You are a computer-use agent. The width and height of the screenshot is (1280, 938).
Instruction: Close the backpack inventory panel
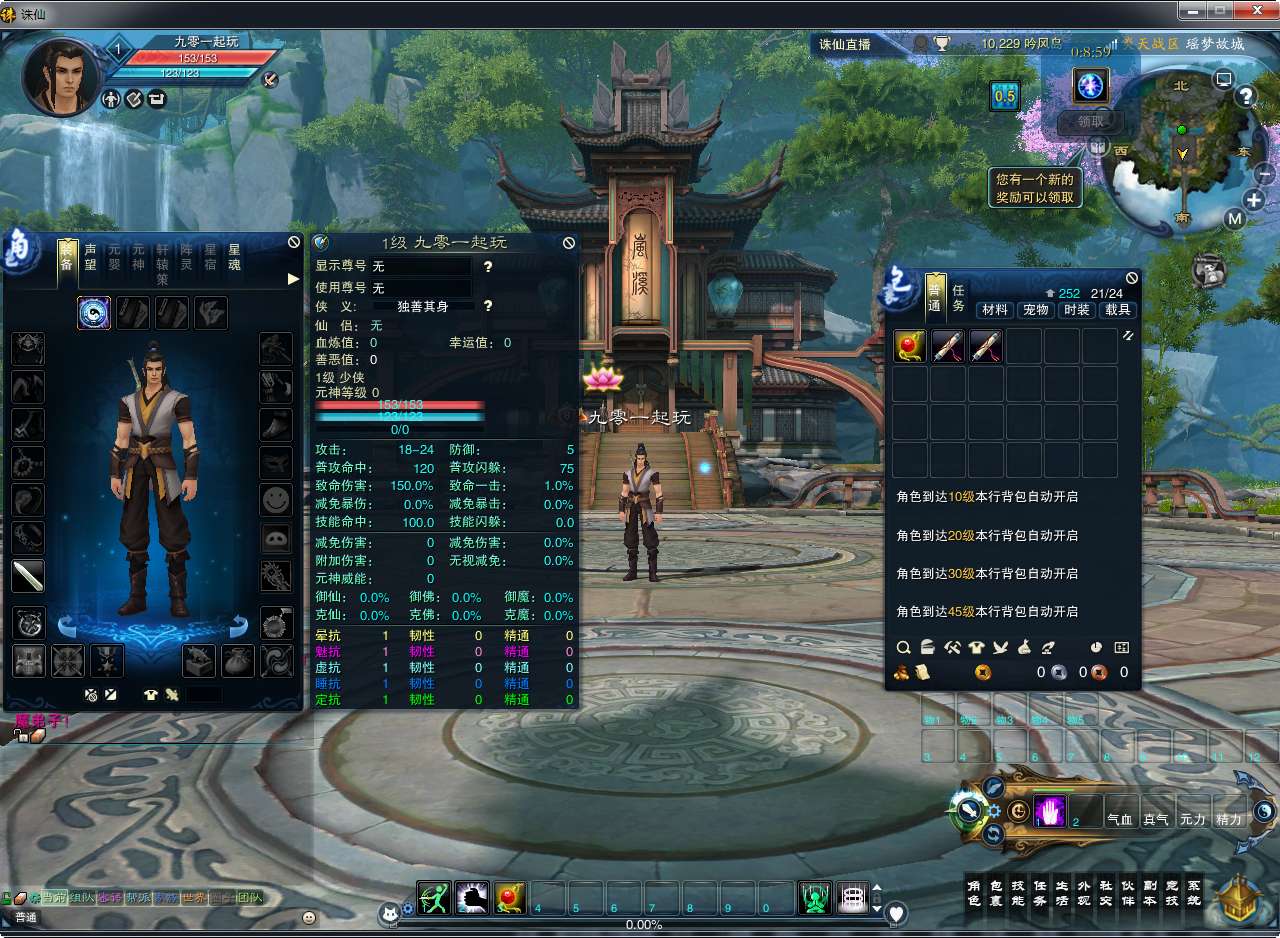pyautogui.click(x=1132, y=278)
